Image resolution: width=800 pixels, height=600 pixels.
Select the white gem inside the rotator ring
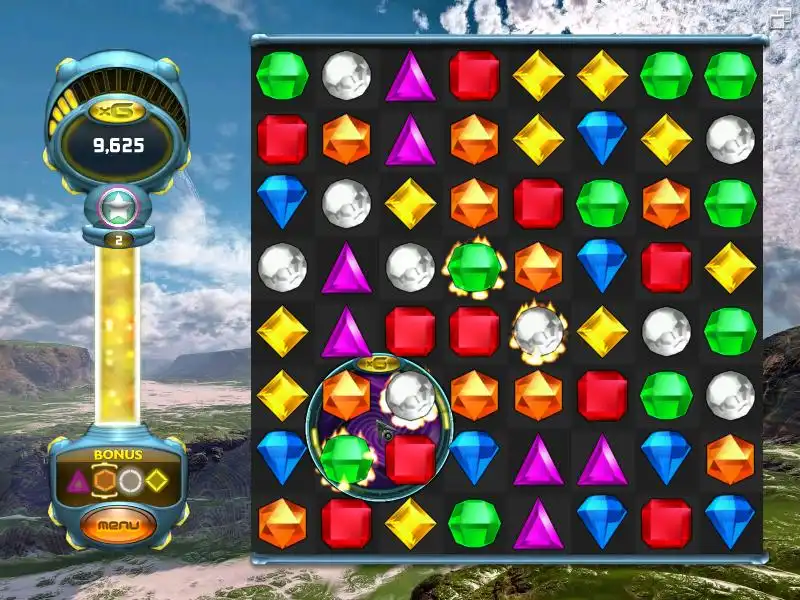pos(408,393)
